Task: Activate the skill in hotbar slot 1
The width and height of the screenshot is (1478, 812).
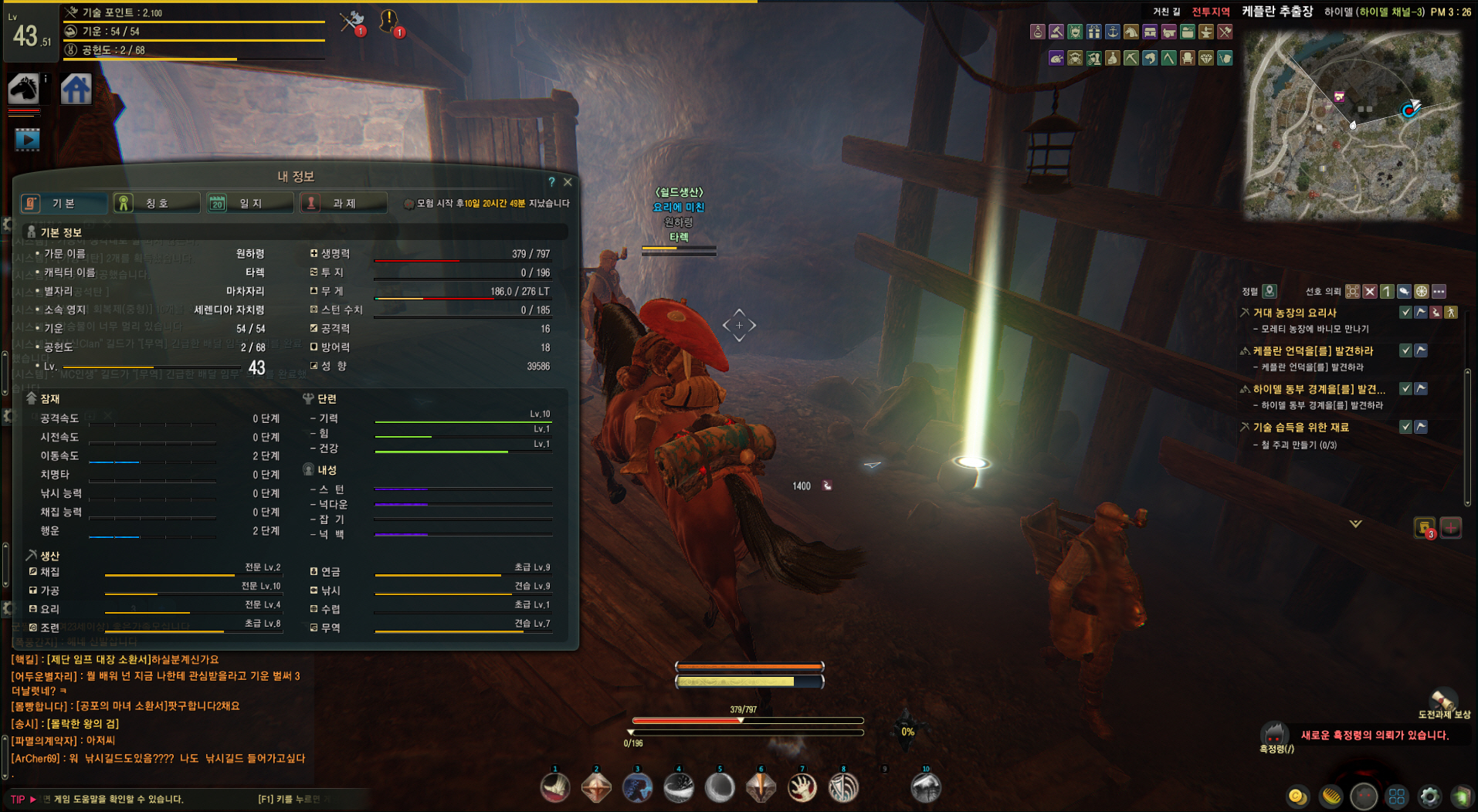Action: click(555, 787)
